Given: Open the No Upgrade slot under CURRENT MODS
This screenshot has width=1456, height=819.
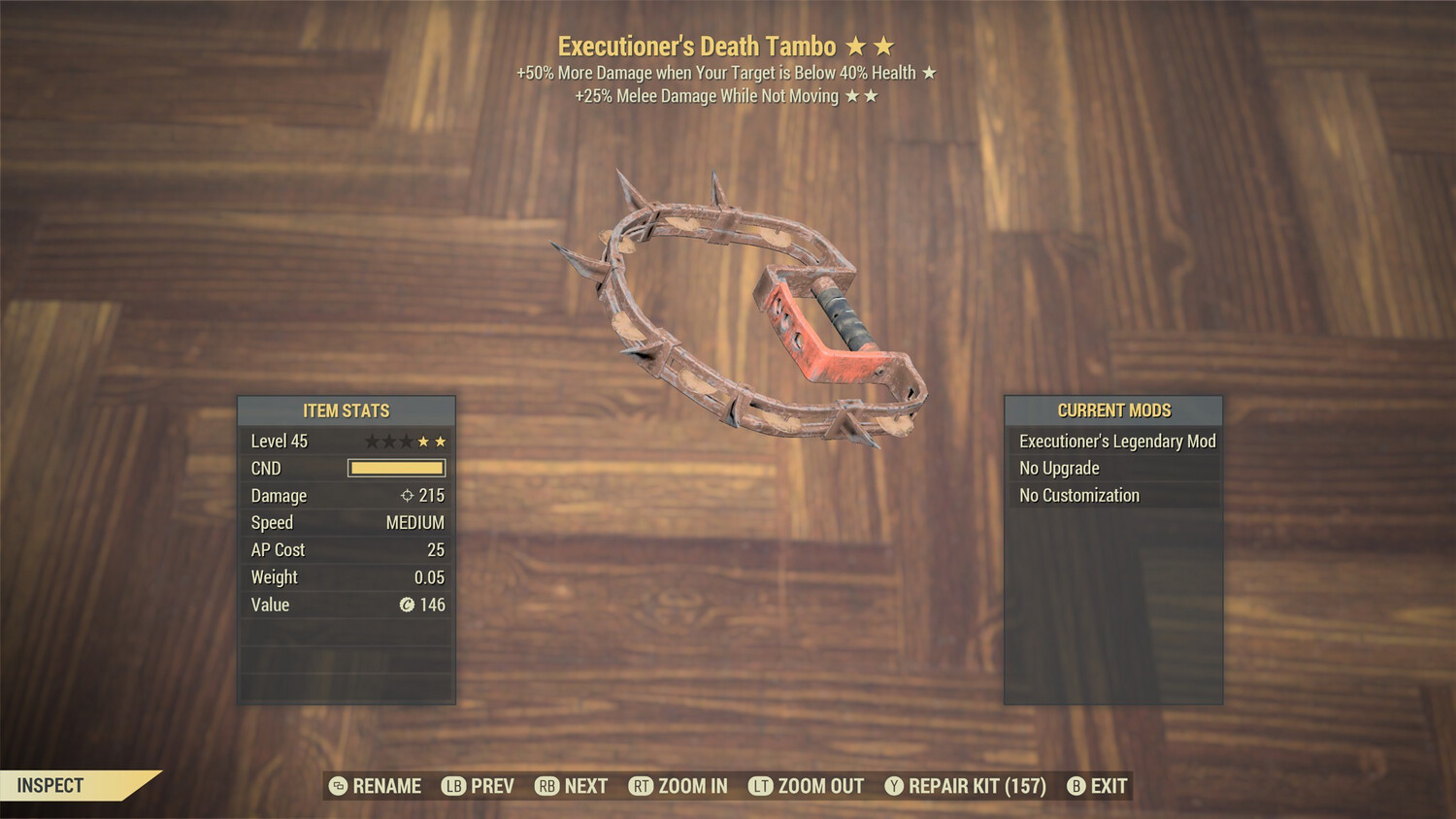Looking at the screenshot, I should coord(1058,468).
